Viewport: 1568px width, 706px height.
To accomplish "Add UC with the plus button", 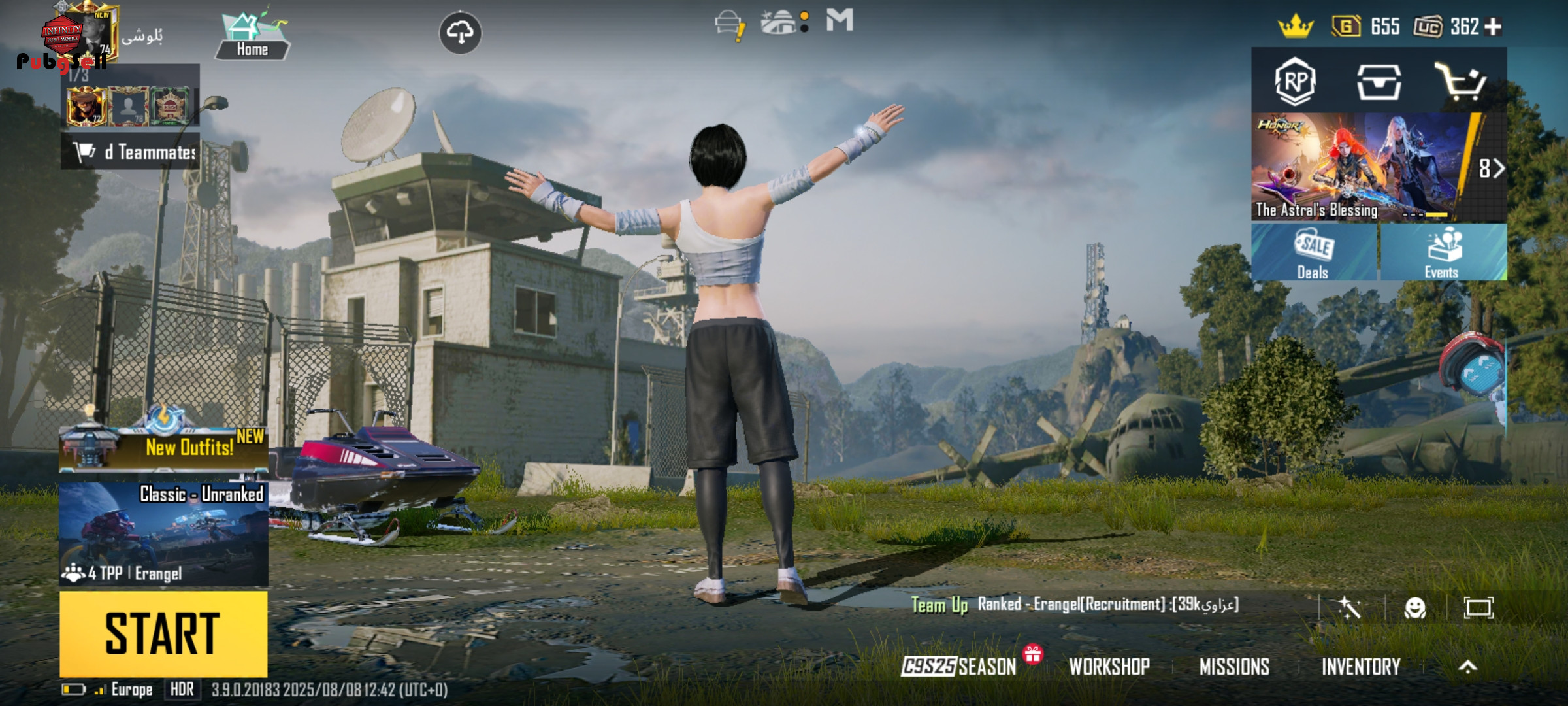I will [x=1494, y=27].
